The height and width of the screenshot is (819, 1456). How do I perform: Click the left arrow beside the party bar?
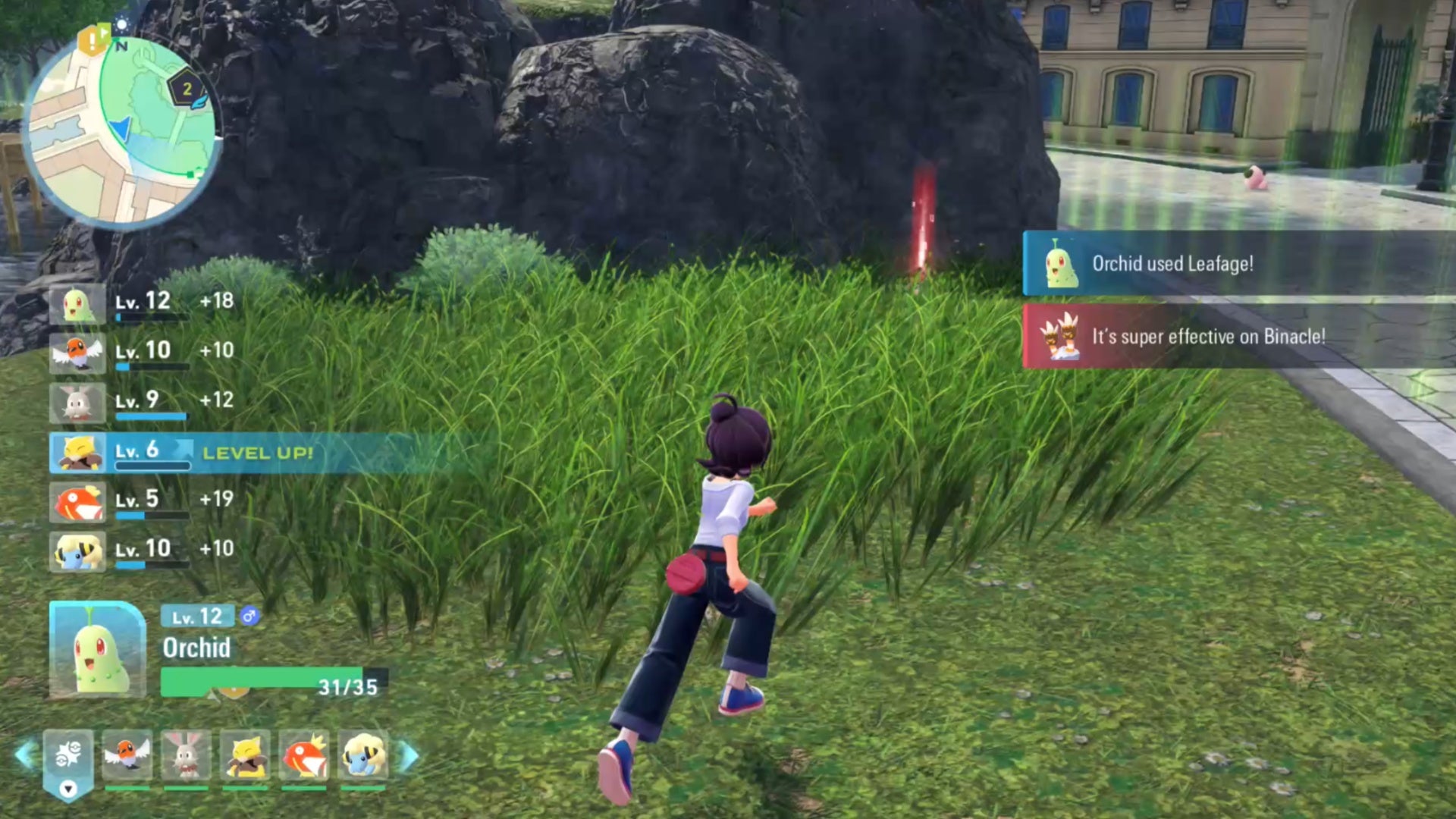click(25, 755)
